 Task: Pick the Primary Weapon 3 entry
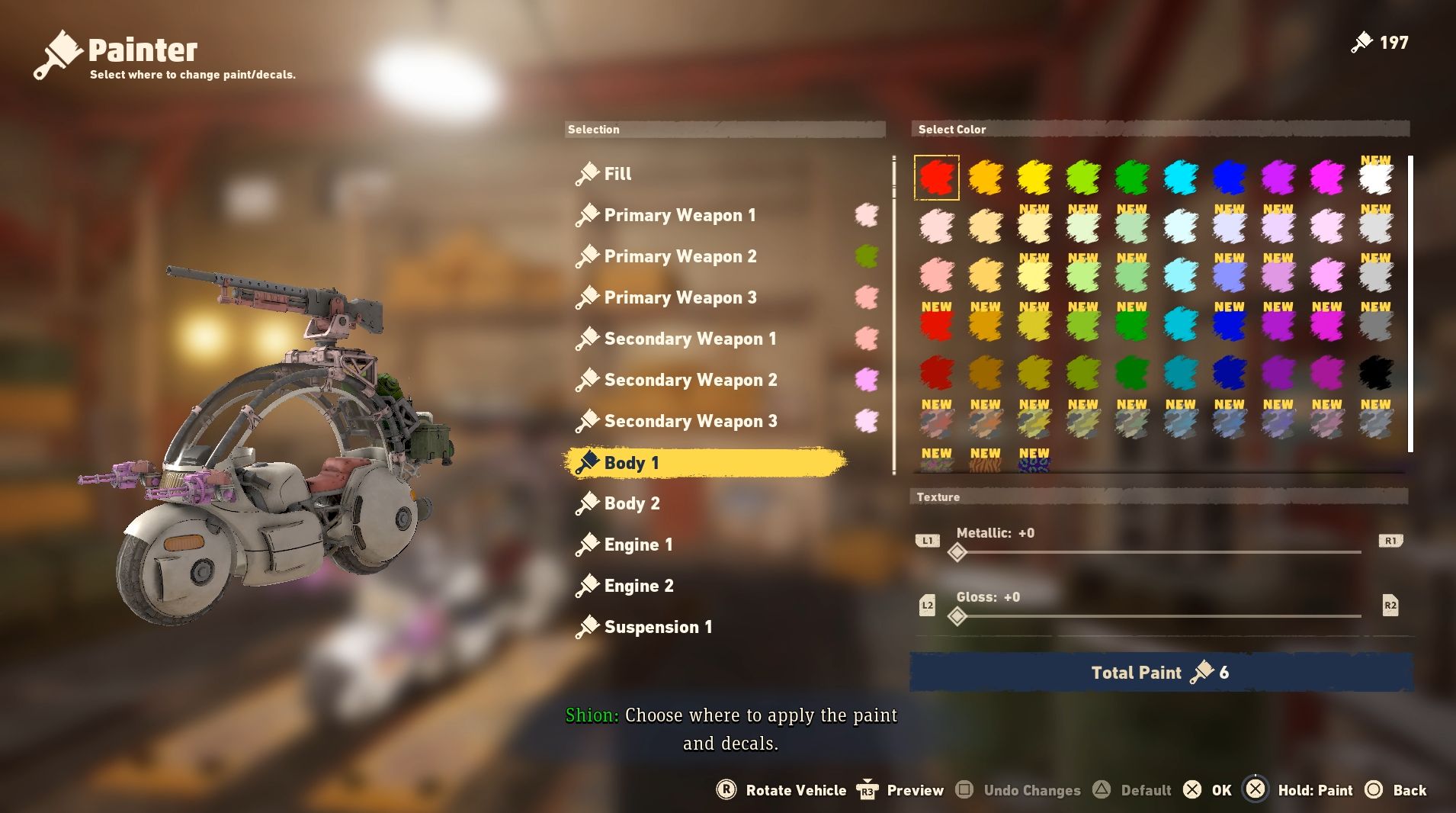[680, 297]
